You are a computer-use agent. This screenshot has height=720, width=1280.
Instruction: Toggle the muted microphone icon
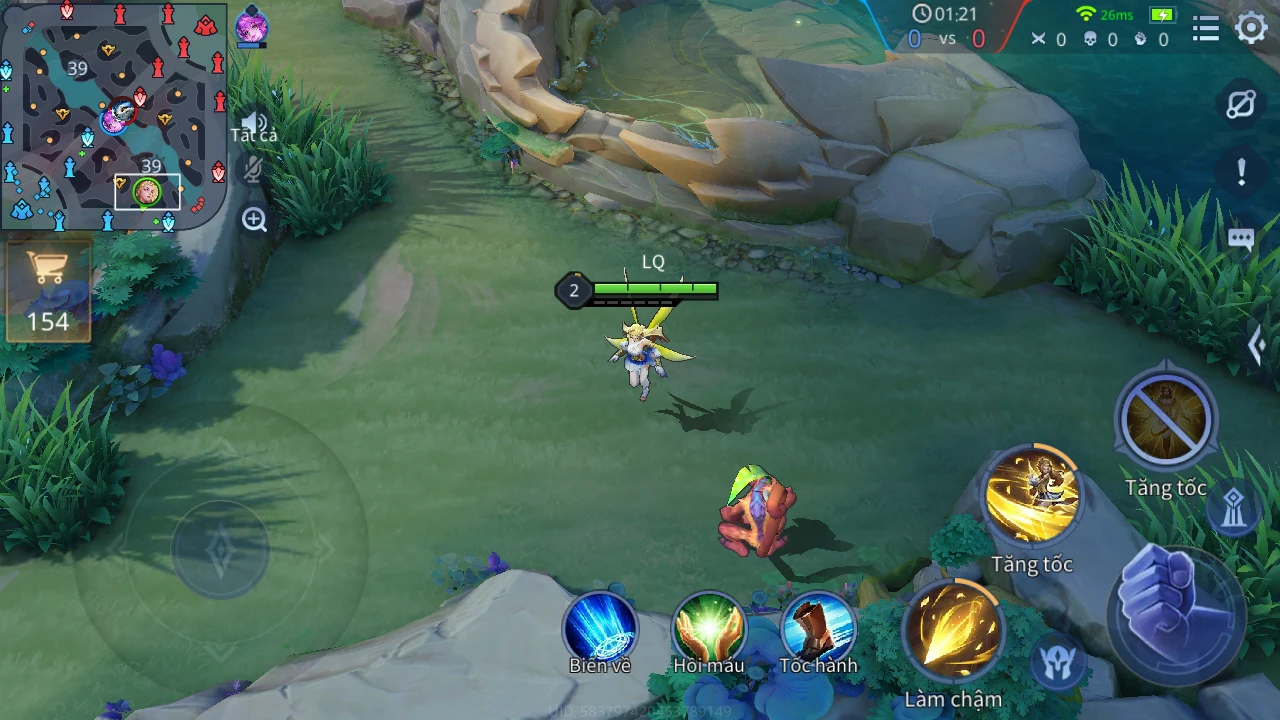253,170
